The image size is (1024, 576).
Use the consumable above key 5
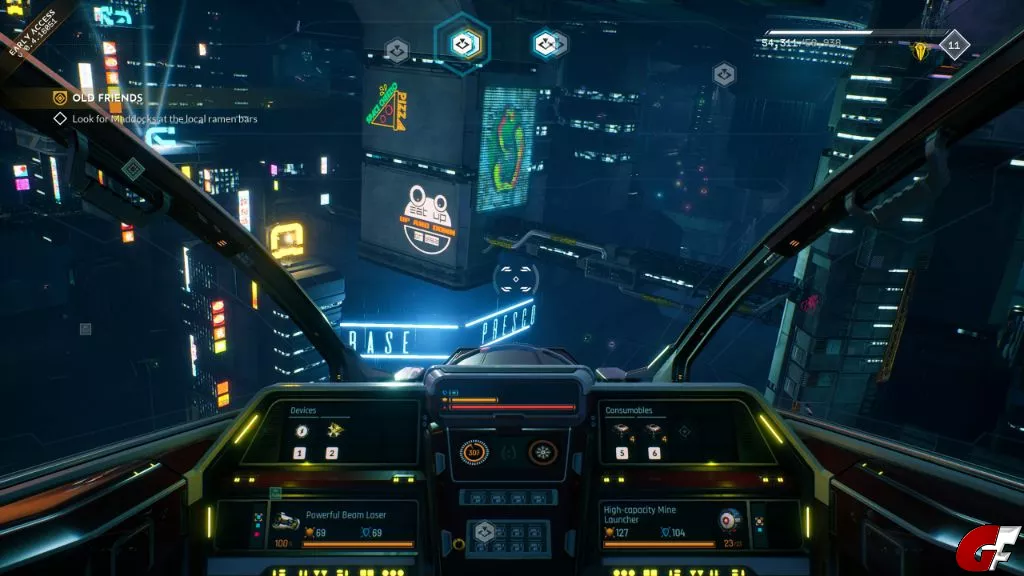[622, 430]
